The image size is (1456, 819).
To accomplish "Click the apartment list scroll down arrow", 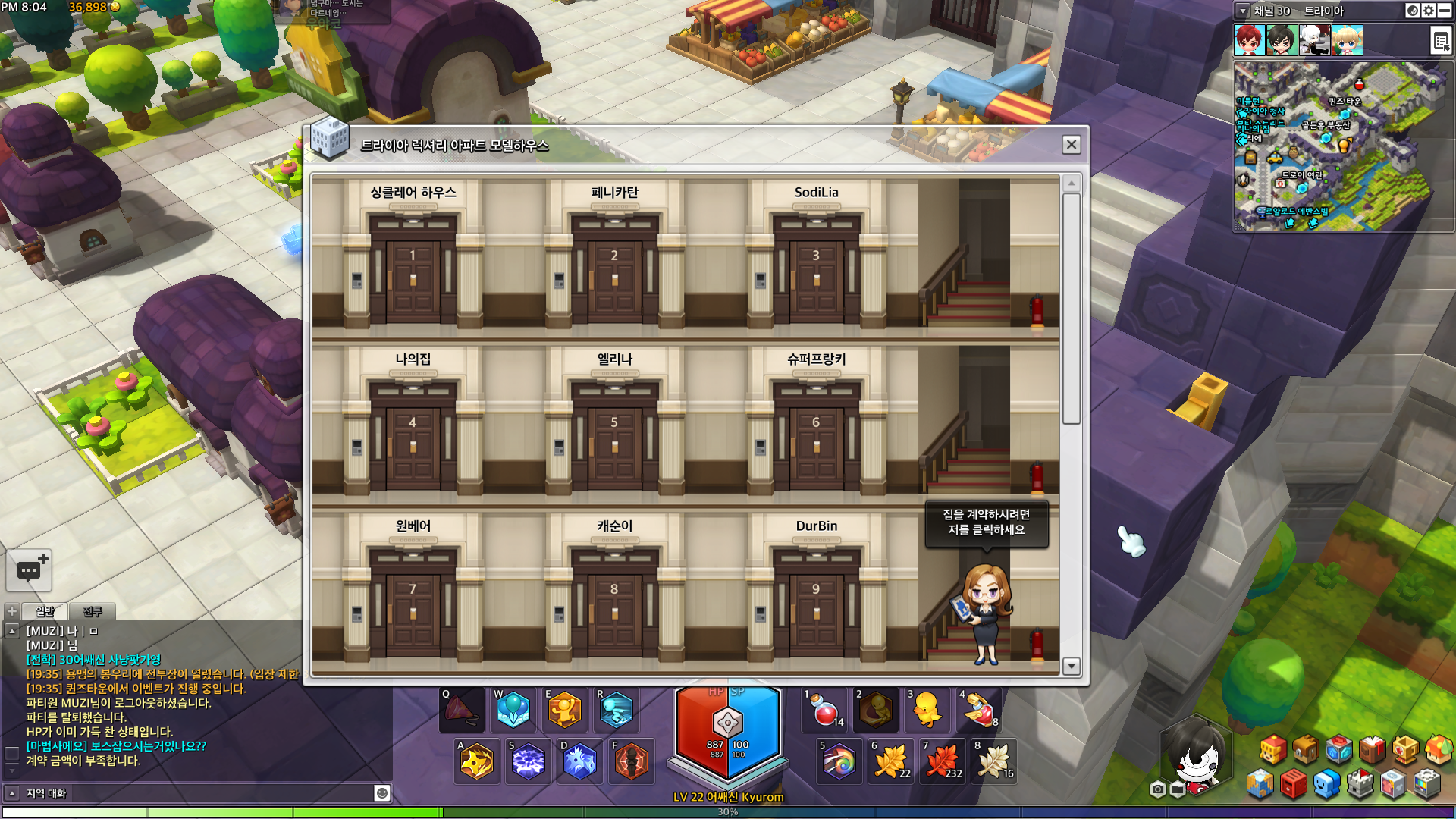I will [1071, 666].
